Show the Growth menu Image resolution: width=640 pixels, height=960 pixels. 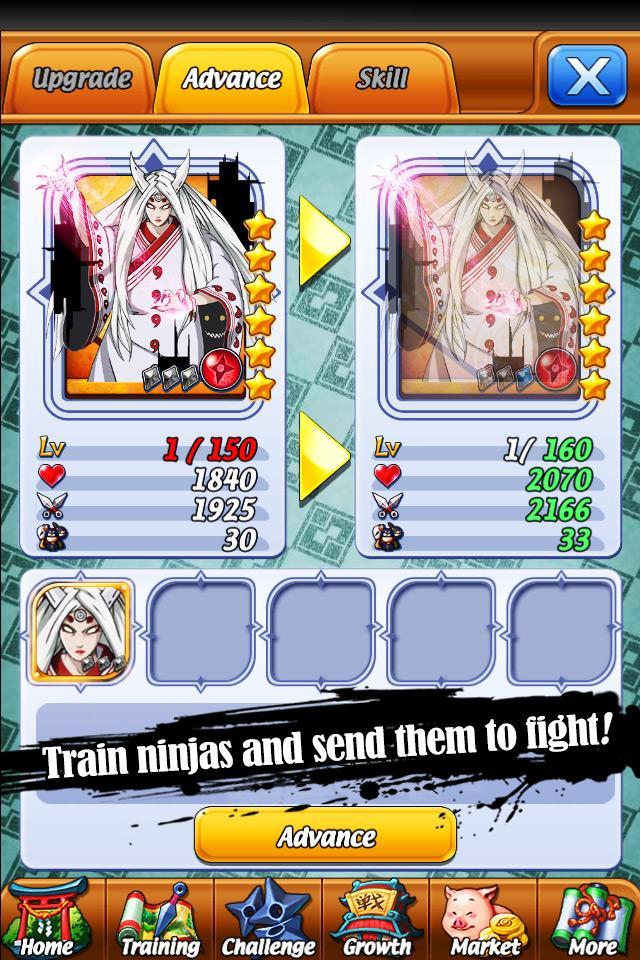(x=377, y=920)
